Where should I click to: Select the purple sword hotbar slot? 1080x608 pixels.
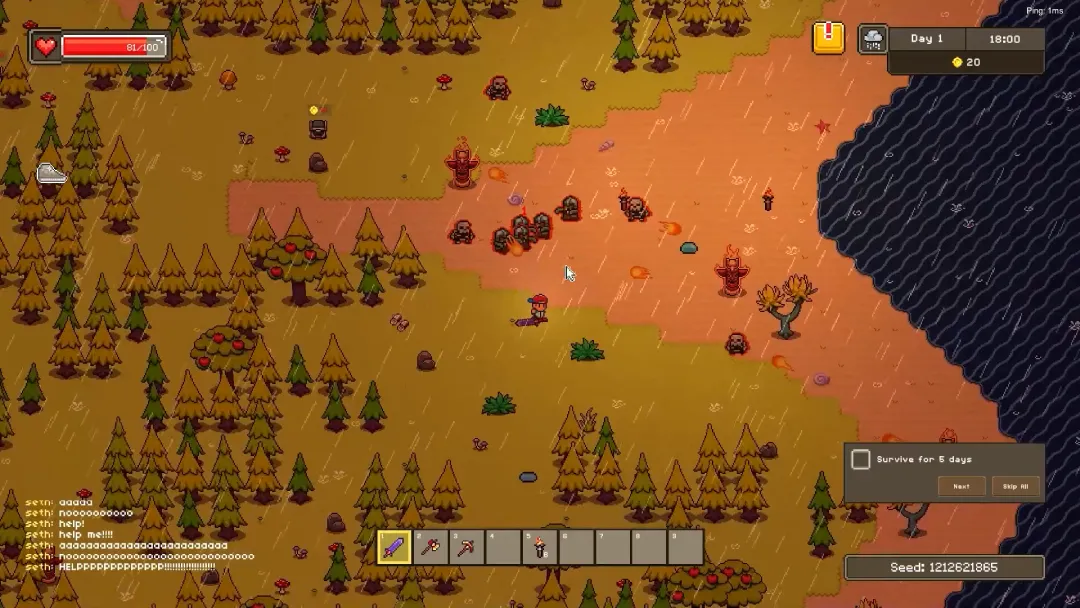395,547
